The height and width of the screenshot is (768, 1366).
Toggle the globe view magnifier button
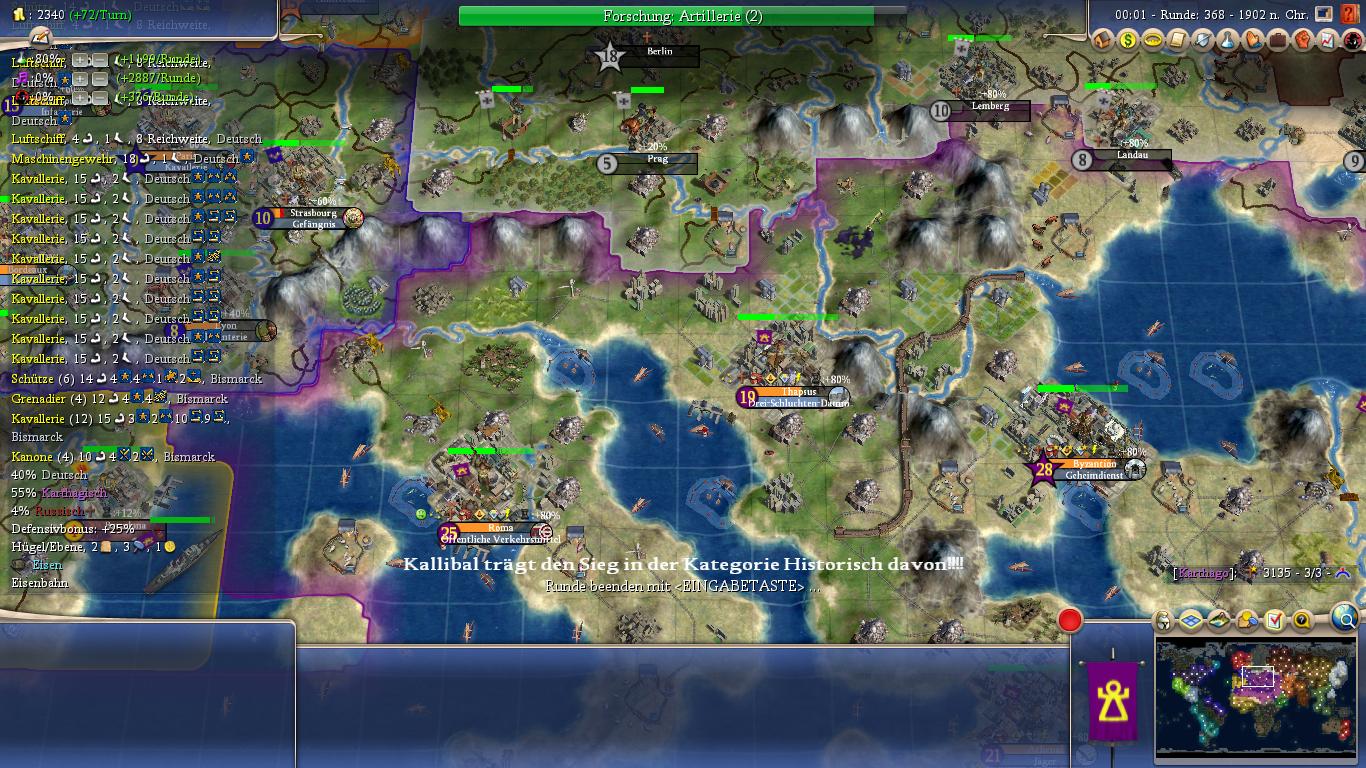[1345, 620]
